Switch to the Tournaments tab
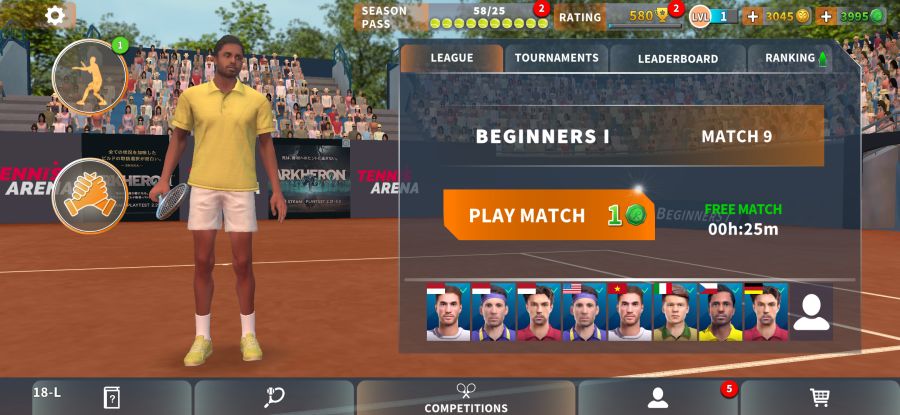 pos(556,58)
